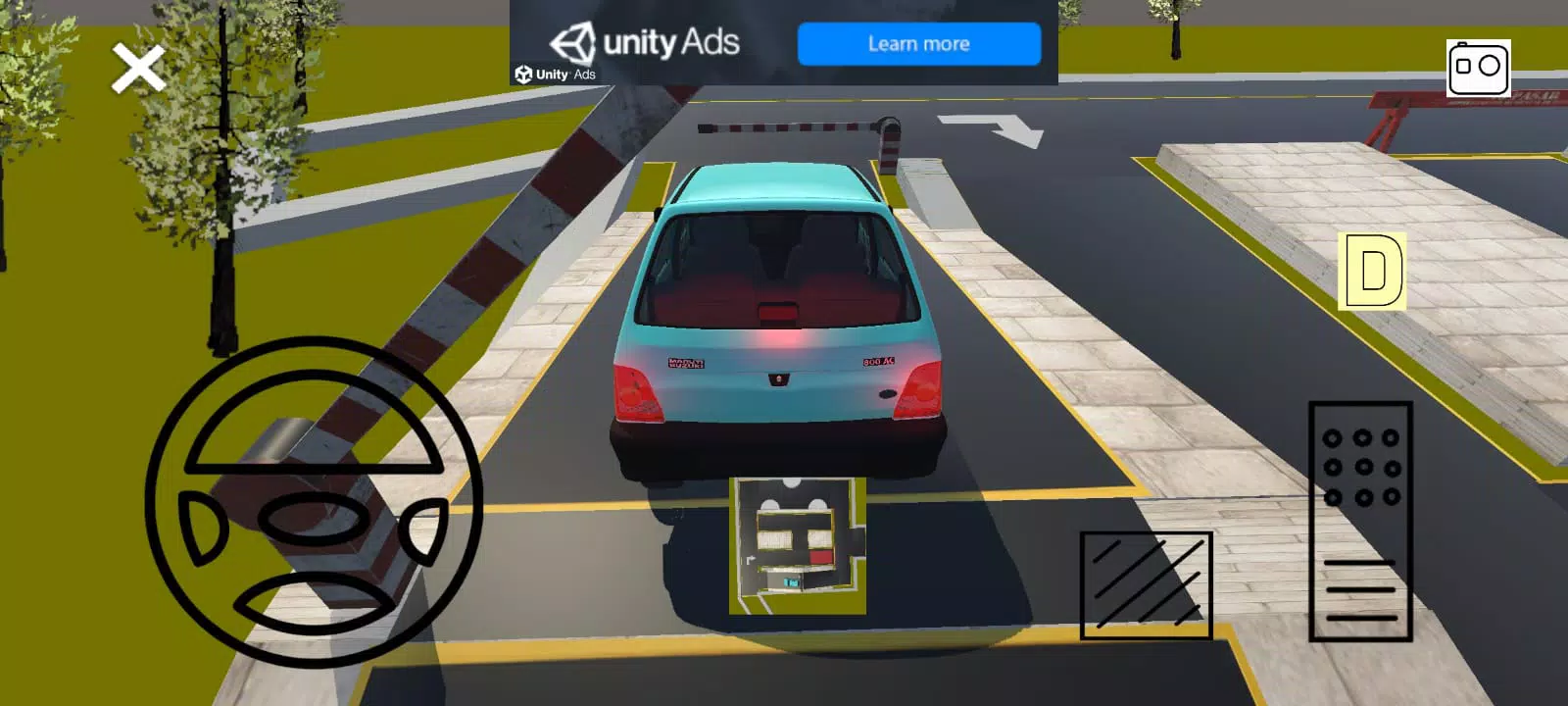Follow the Unity Ads advertisement link
1568x706 pixels.
tap(917, 43)
